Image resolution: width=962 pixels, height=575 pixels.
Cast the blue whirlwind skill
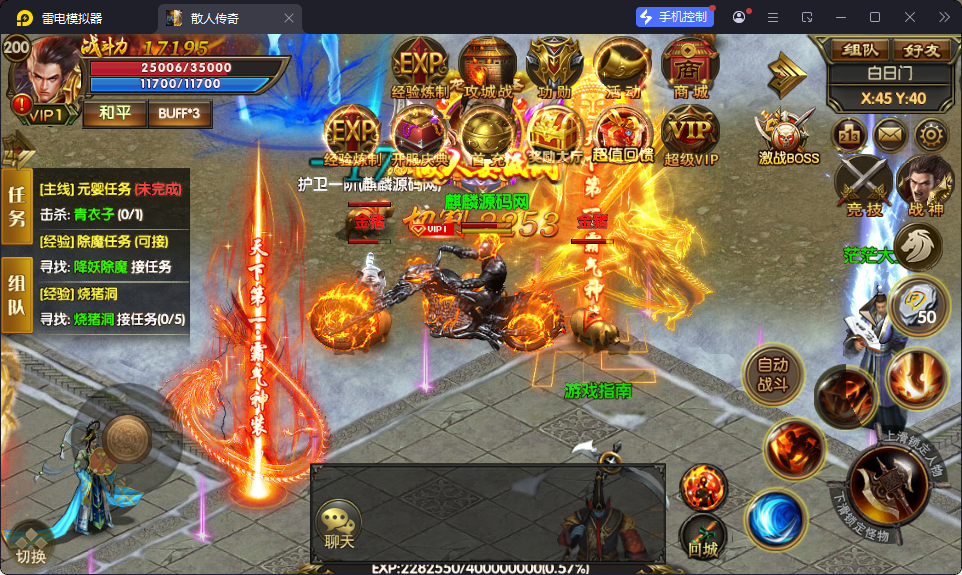click(x=771, y=517)
